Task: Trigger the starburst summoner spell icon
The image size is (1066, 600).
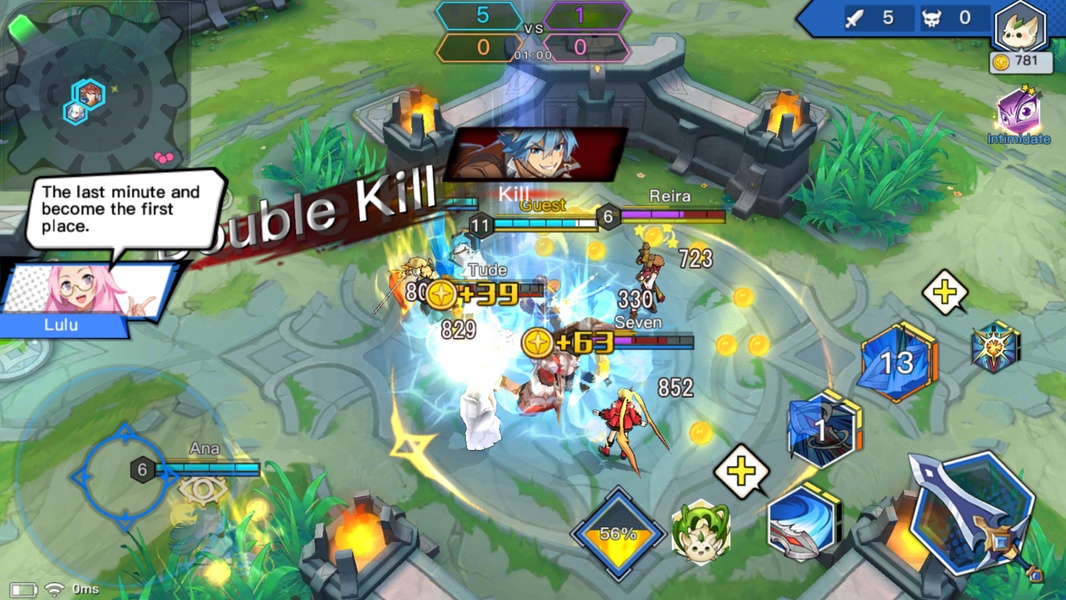Action: point(995,348)
